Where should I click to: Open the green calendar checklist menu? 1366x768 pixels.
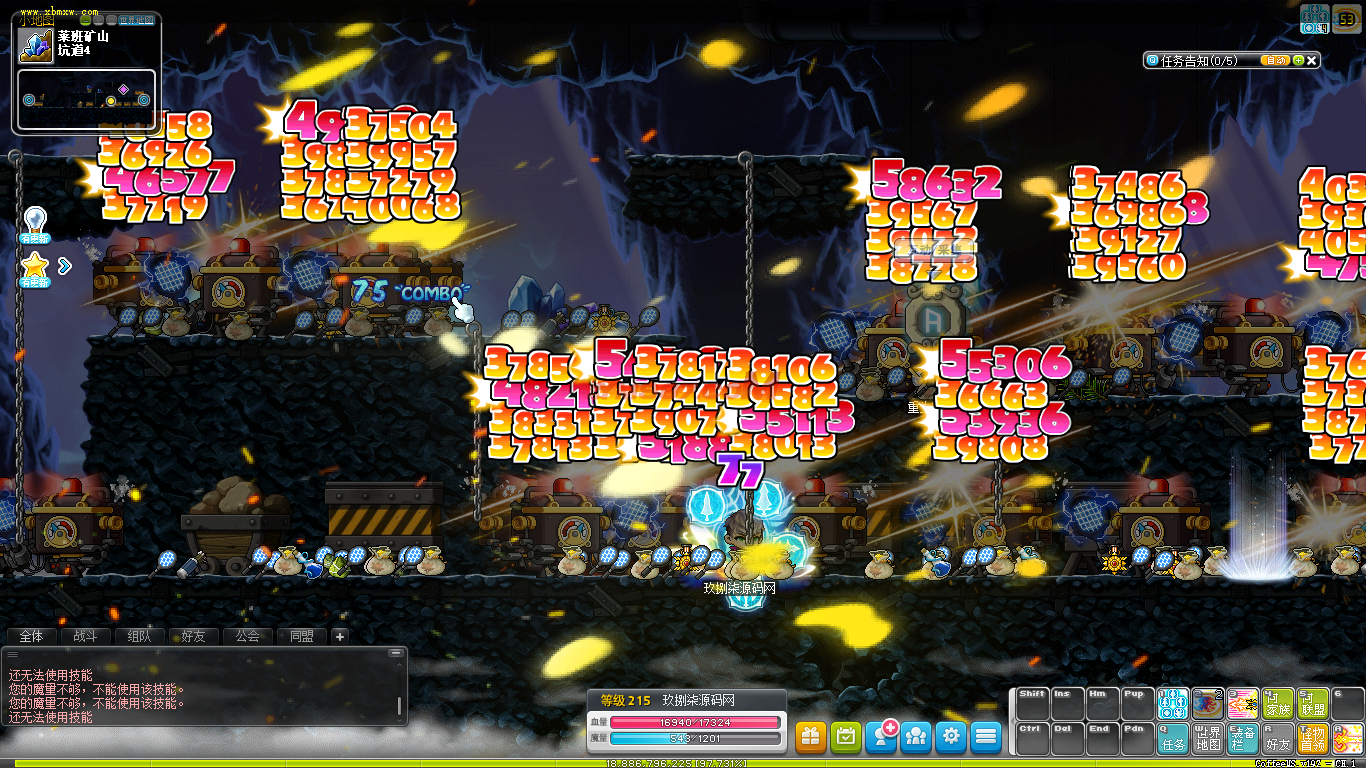coord(846,737)
